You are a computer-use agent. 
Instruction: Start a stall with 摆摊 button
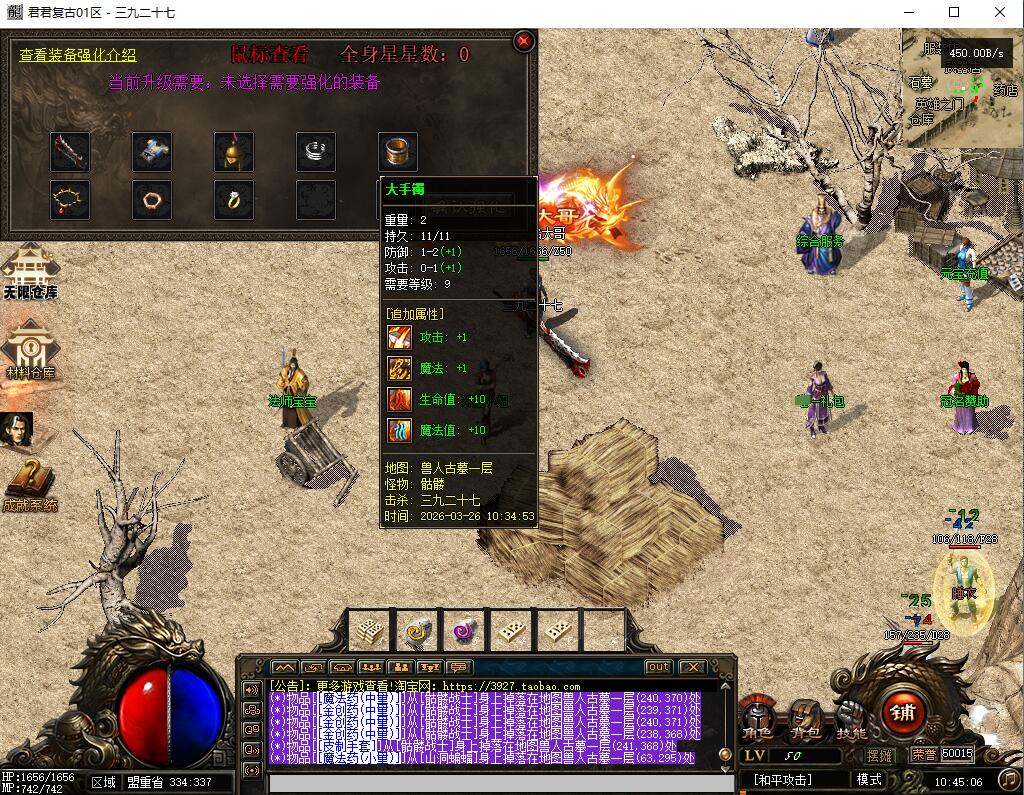pos(880,755)
